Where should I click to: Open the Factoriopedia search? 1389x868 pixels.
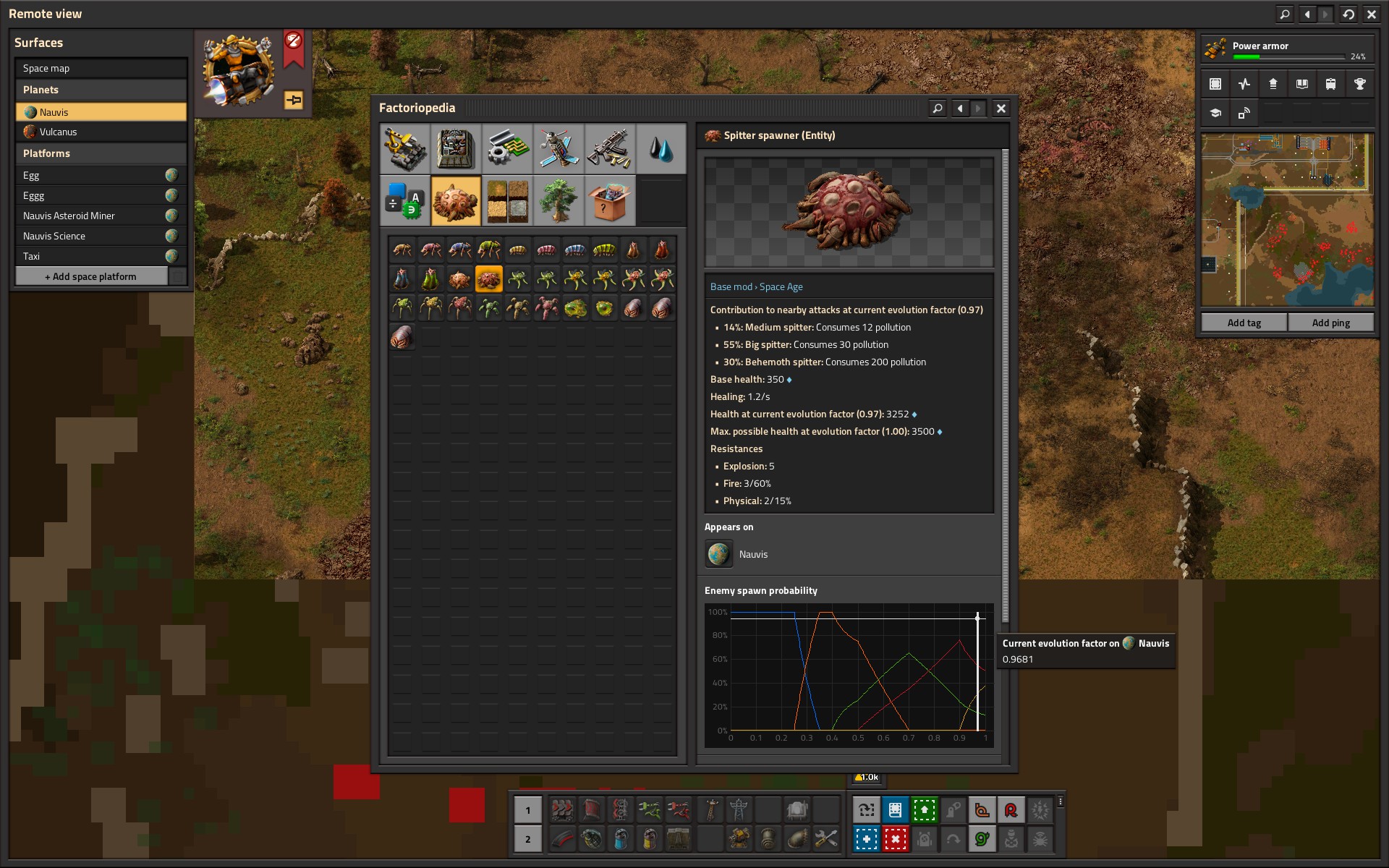point(938,109)
